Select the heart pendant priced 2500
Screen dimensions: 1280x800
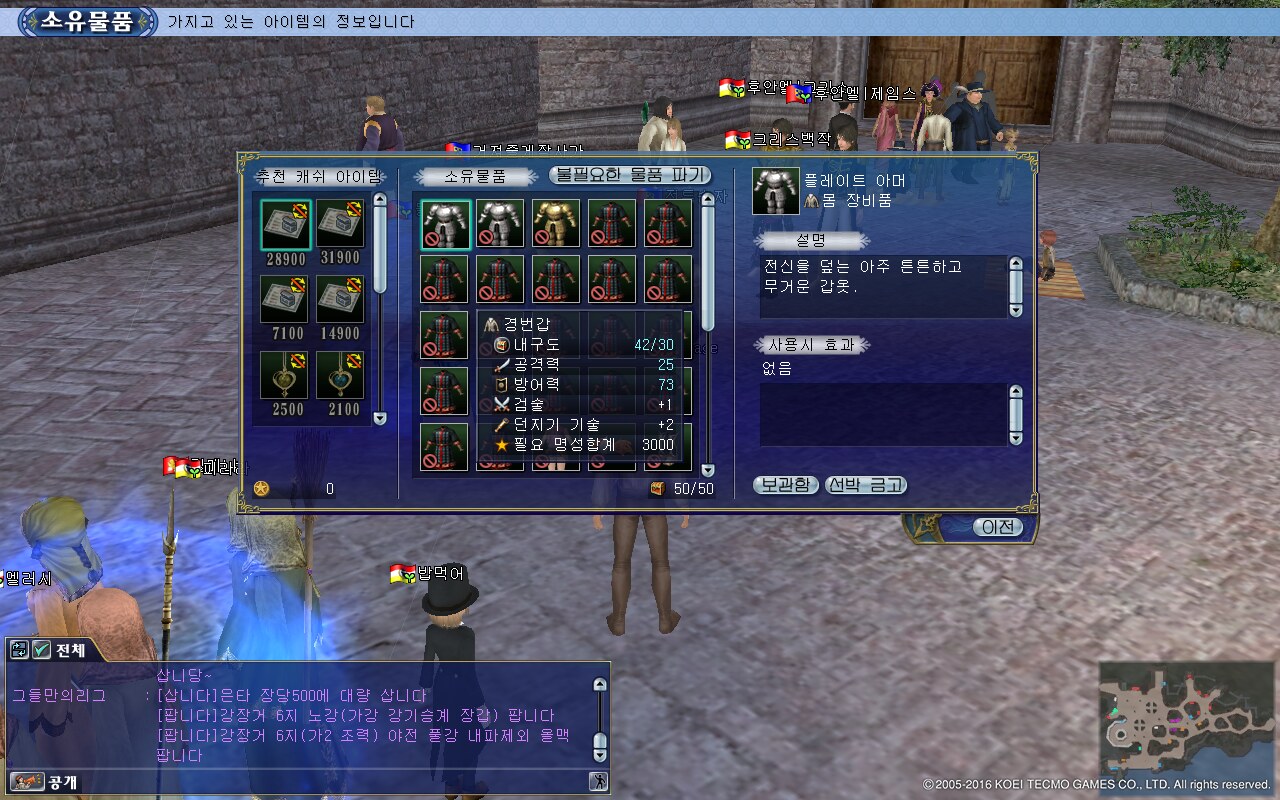(x=285, y=375)
